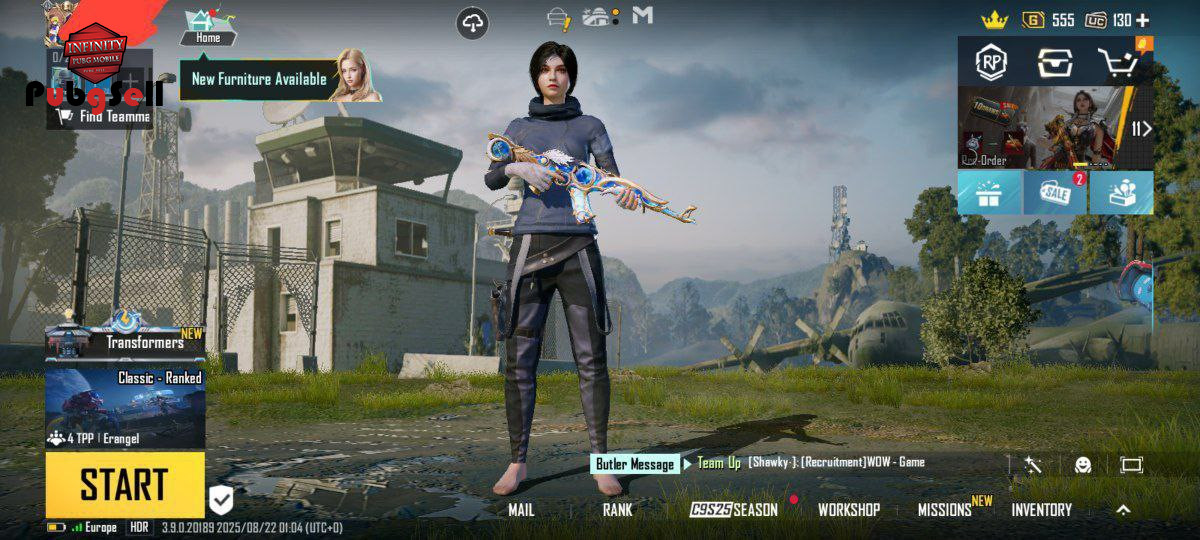
Task: Open the cloud download icon
Action: coord(473,23)
